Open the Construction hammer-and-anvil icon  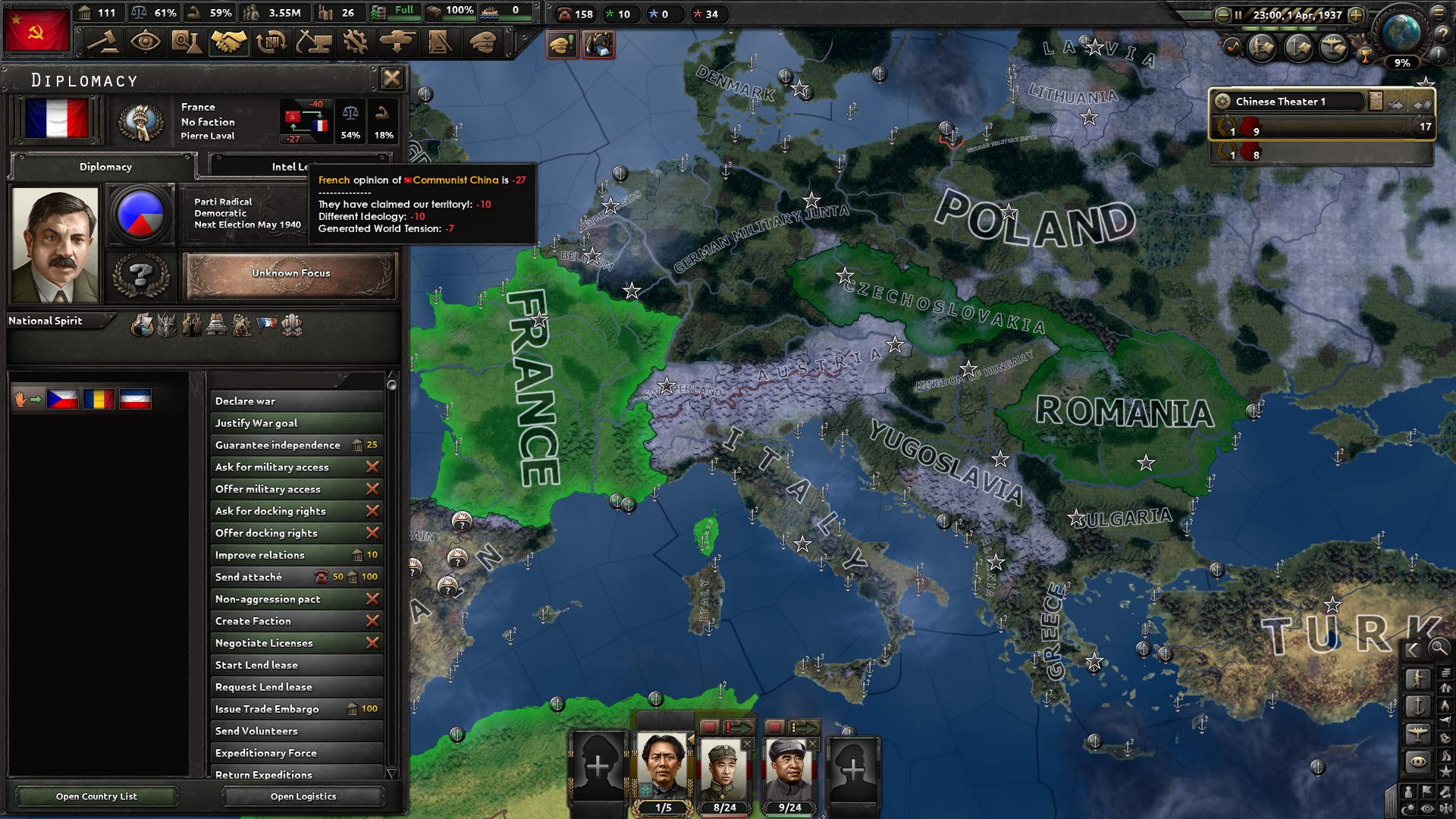(x=315, y=42)
